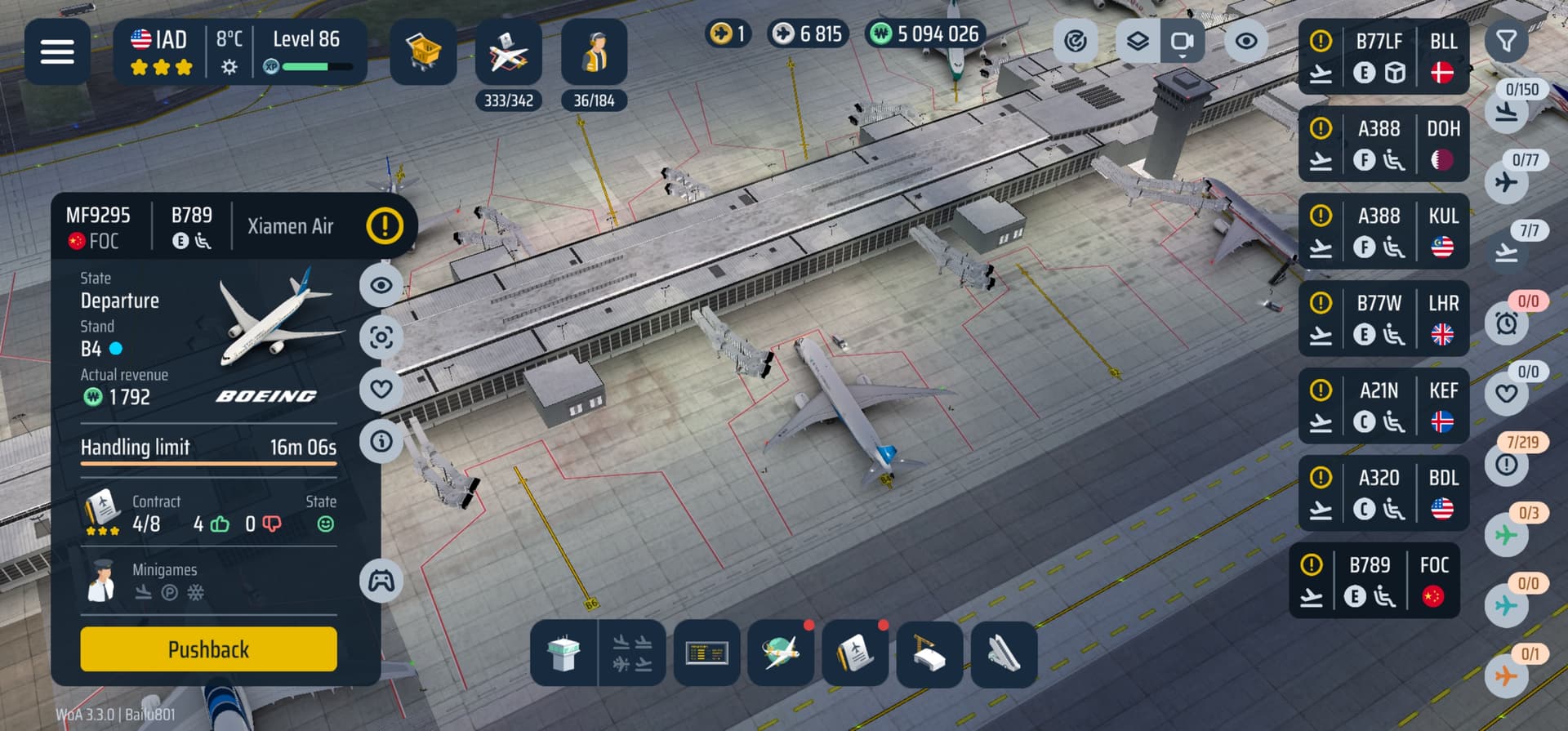
Task: Open the shopping cart store
Action: 423,52
